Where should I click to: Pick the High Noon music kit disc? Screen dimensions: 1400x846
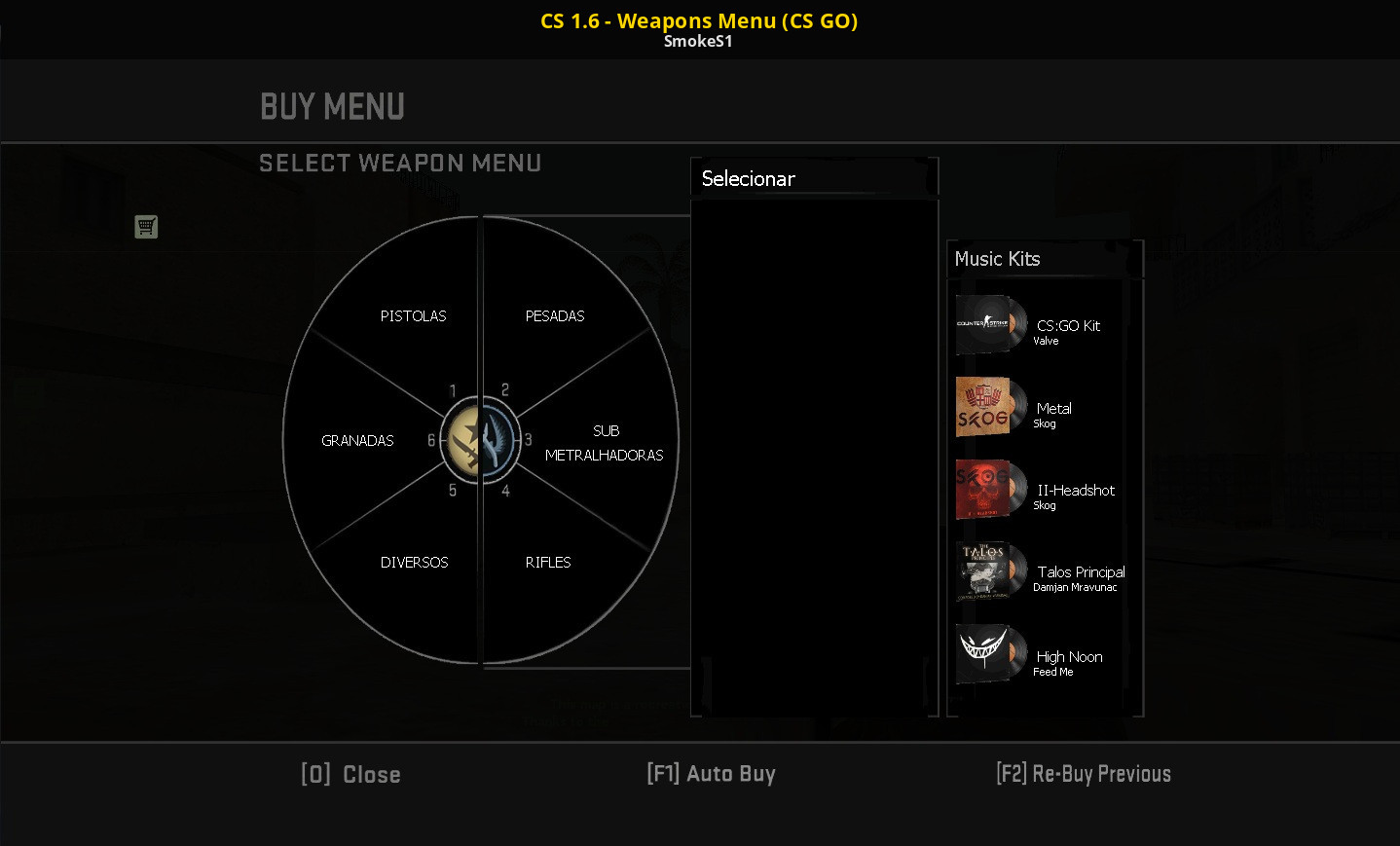(x=990, y=653)
